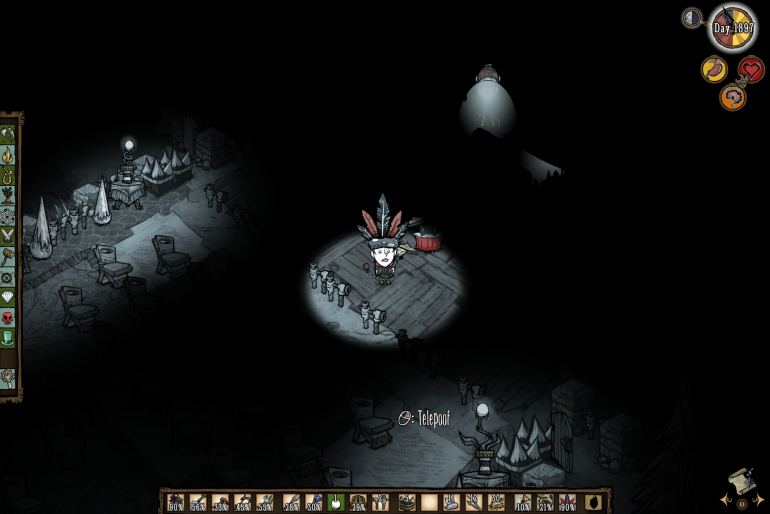Pause the game with the pause button

coord(741,503)
